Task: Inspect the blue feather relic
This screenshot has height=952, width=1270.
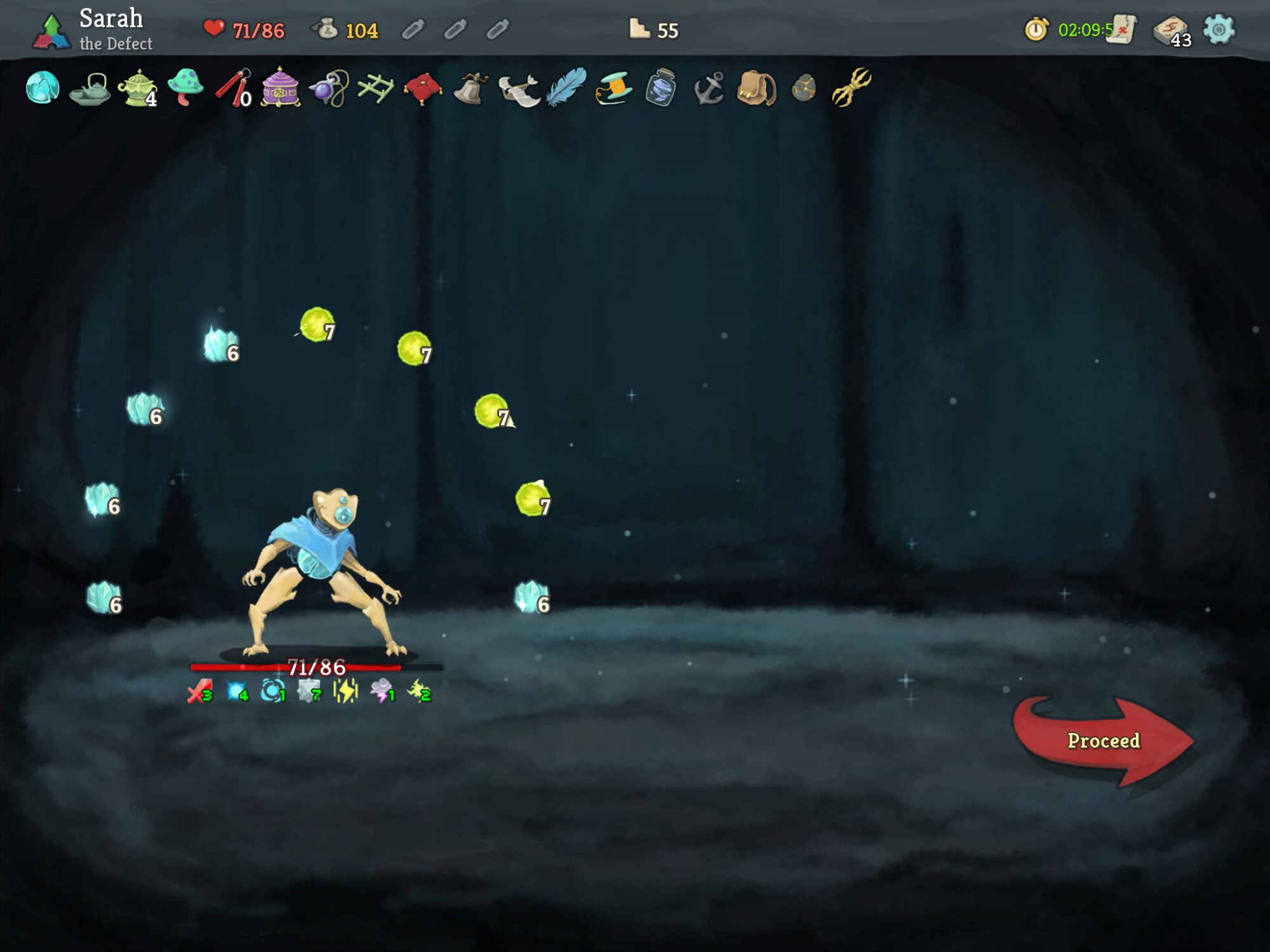Action: [x=566, y=86]
